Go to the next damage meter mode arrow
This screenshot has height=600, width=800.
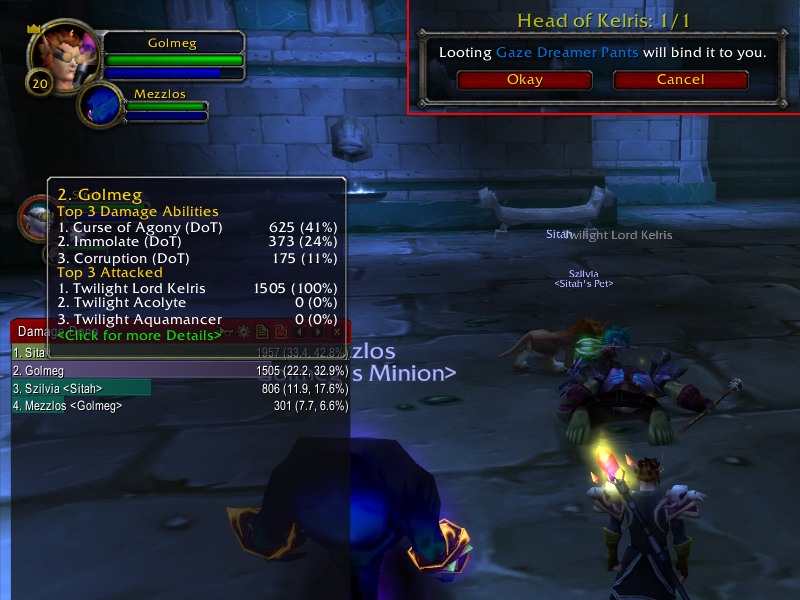[318, 332]
